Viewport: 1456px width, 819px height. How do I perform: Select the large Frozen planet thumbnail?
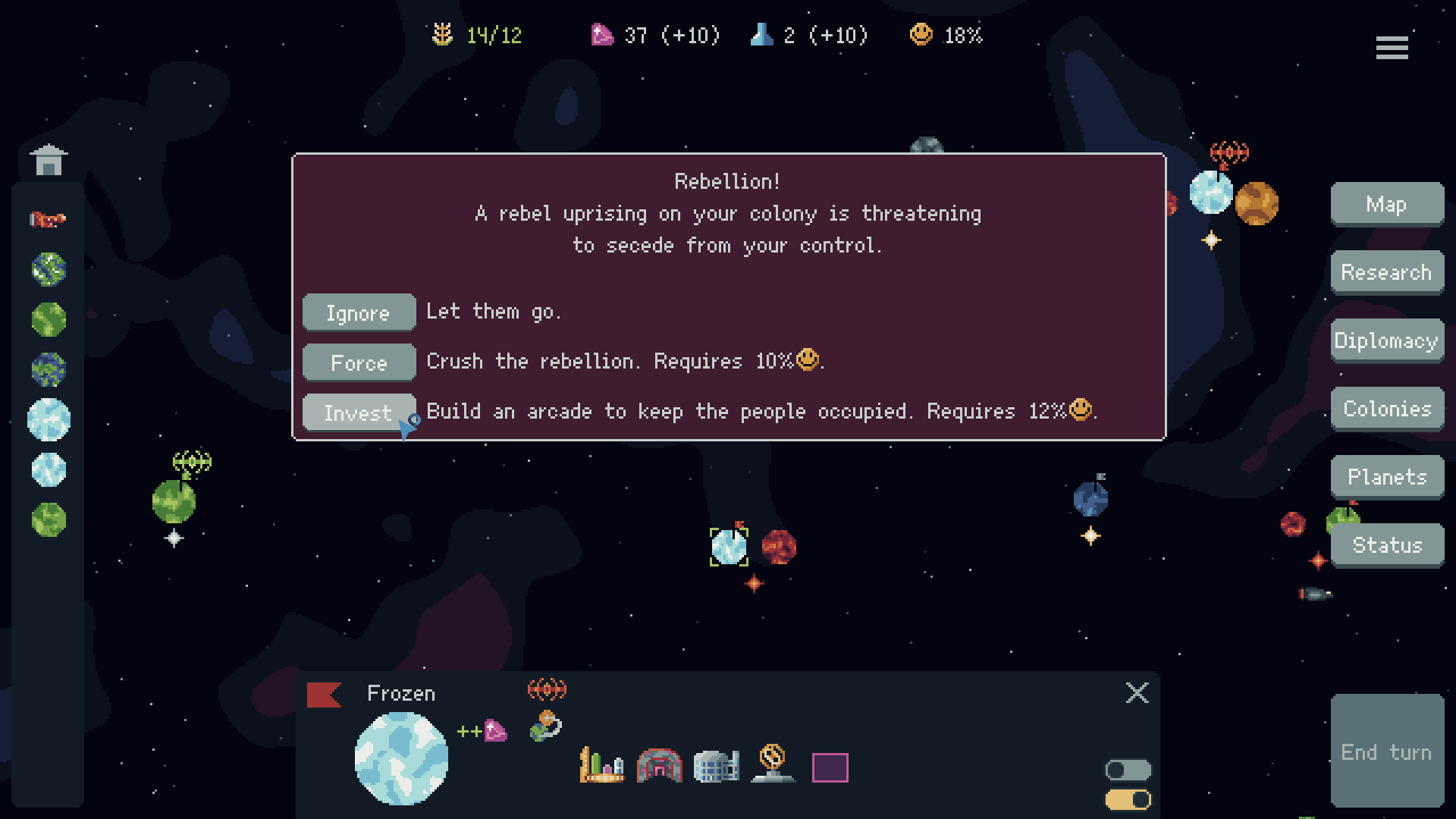(x=401, y=758)
